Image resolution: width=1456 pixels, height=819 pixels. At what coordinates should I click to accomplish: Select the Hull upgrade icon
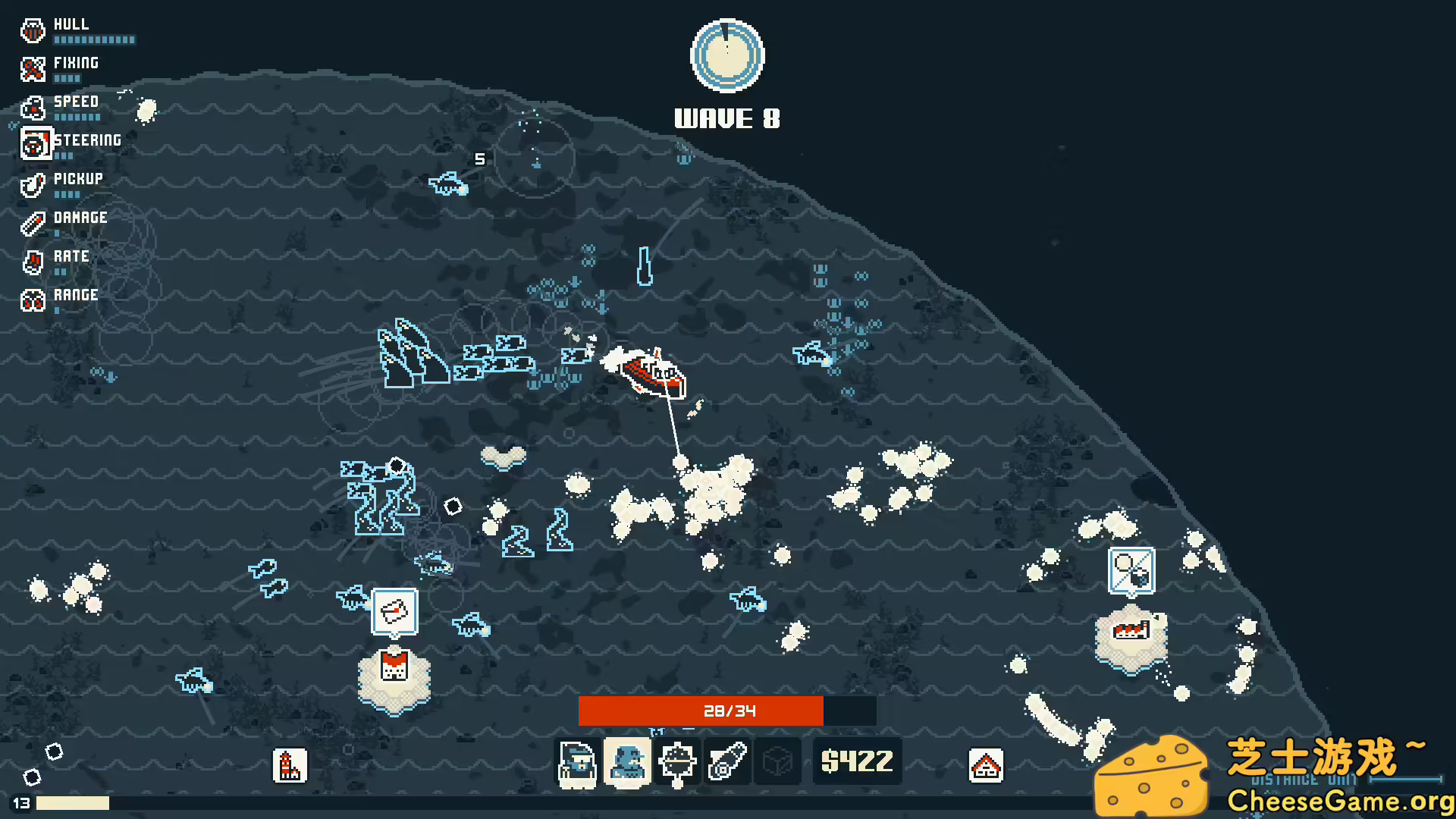32,31
